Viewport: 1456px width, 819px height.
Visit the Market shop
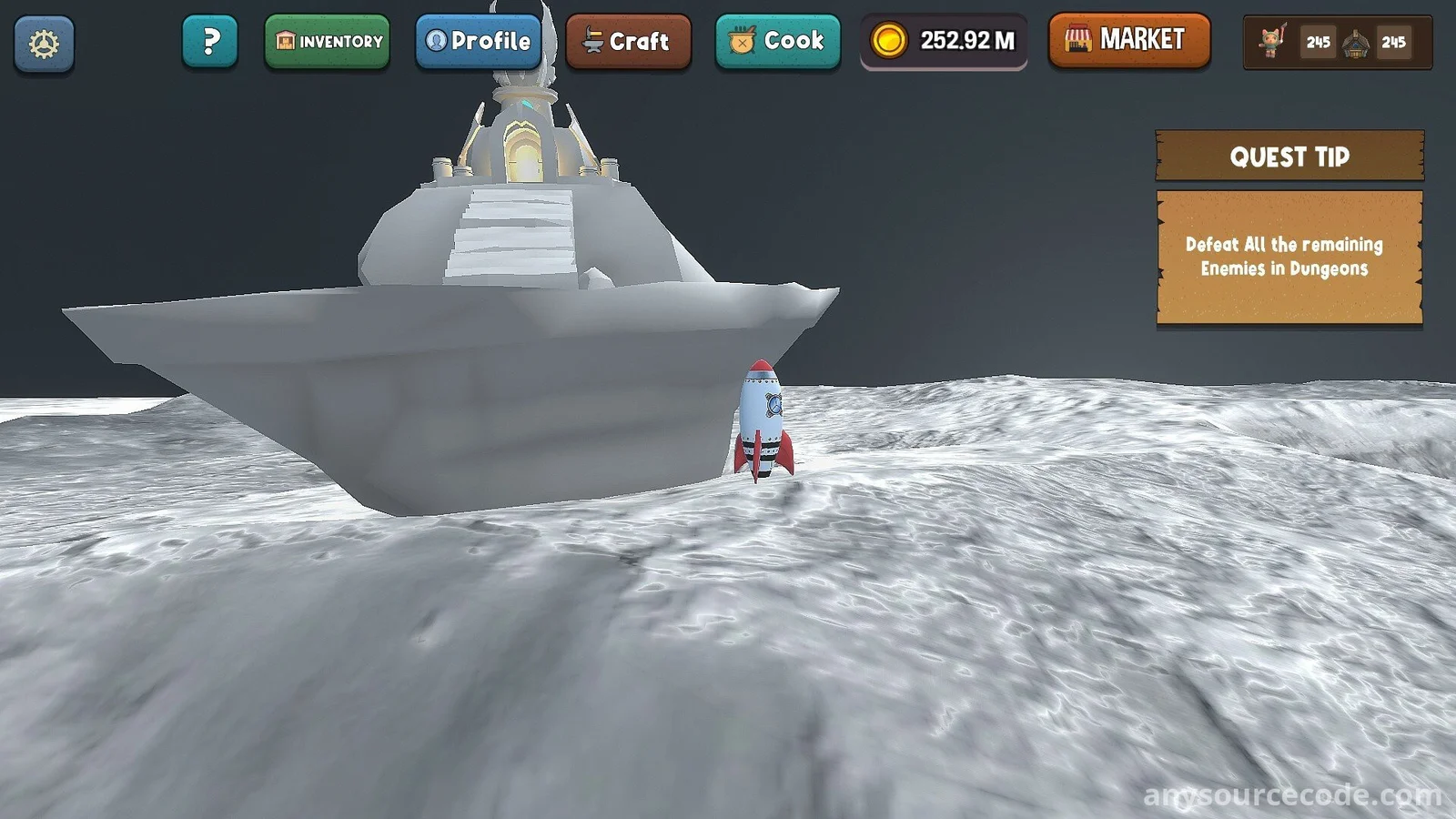(x=1129, y=40)
